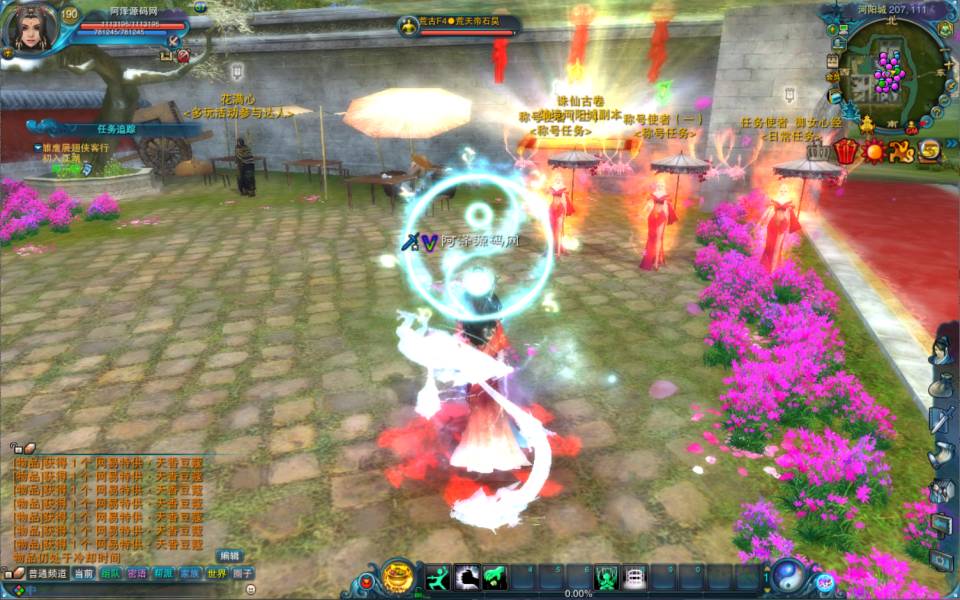The image size is (960, 600).
Task: Open the player character portrait
Action: (29, 28)
